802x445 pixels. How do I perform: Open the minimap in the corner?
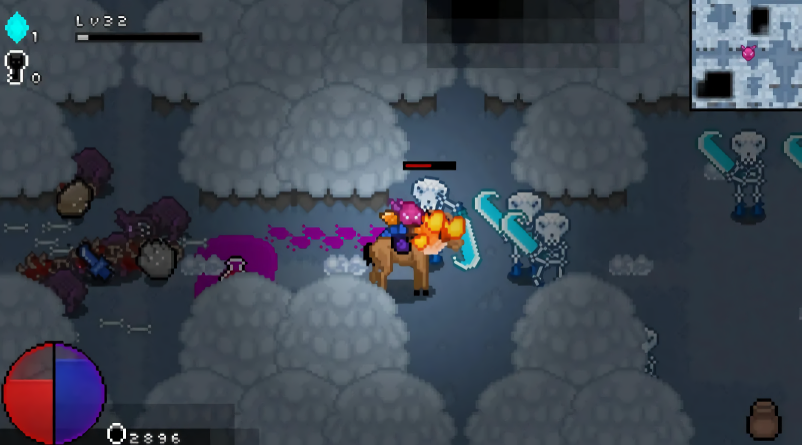coord(746,53)
